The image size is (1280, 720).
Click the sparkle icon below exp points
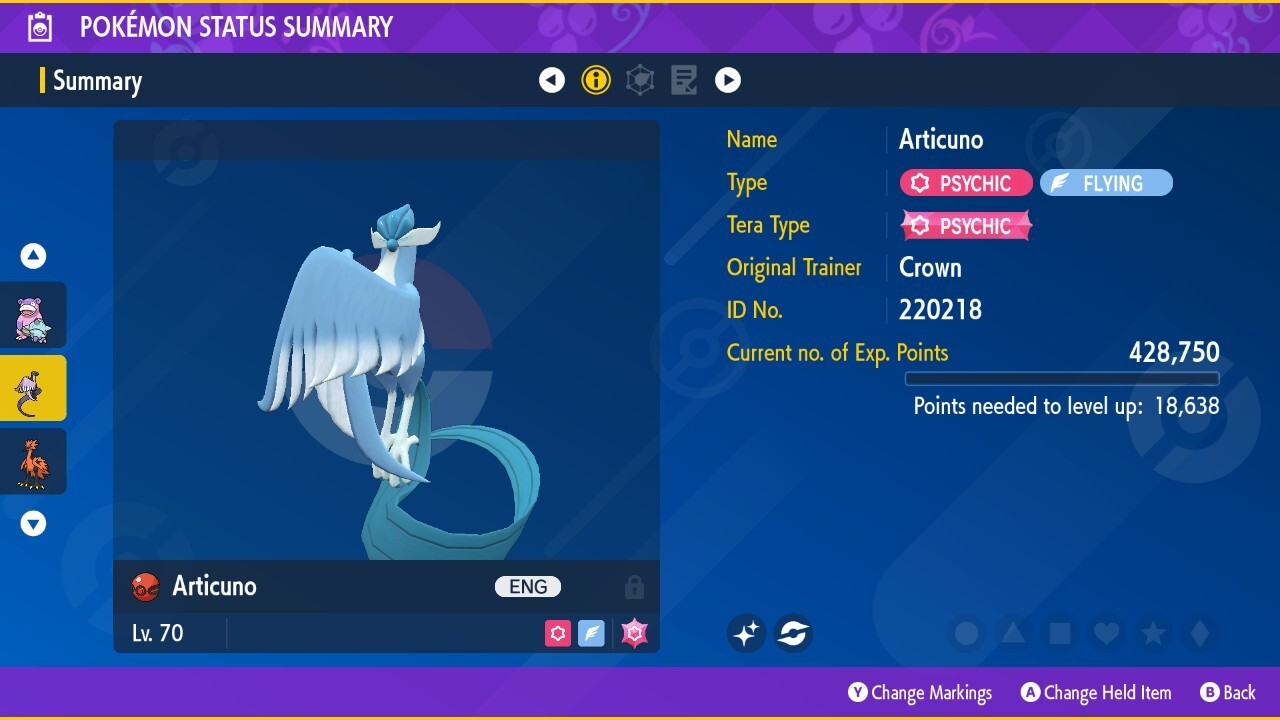746,633
